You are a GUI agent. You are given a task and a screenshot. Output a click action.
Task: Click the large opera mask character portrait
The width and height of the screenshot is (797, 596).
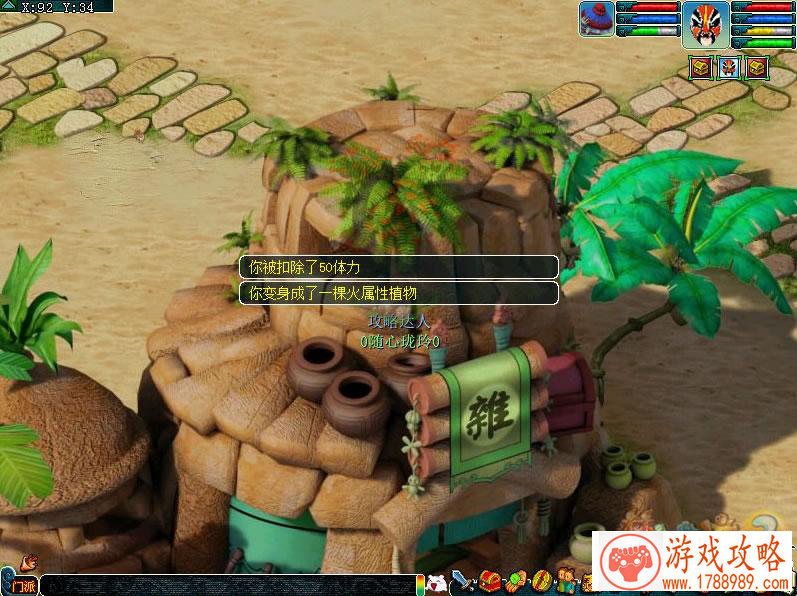tap(706, 24)
